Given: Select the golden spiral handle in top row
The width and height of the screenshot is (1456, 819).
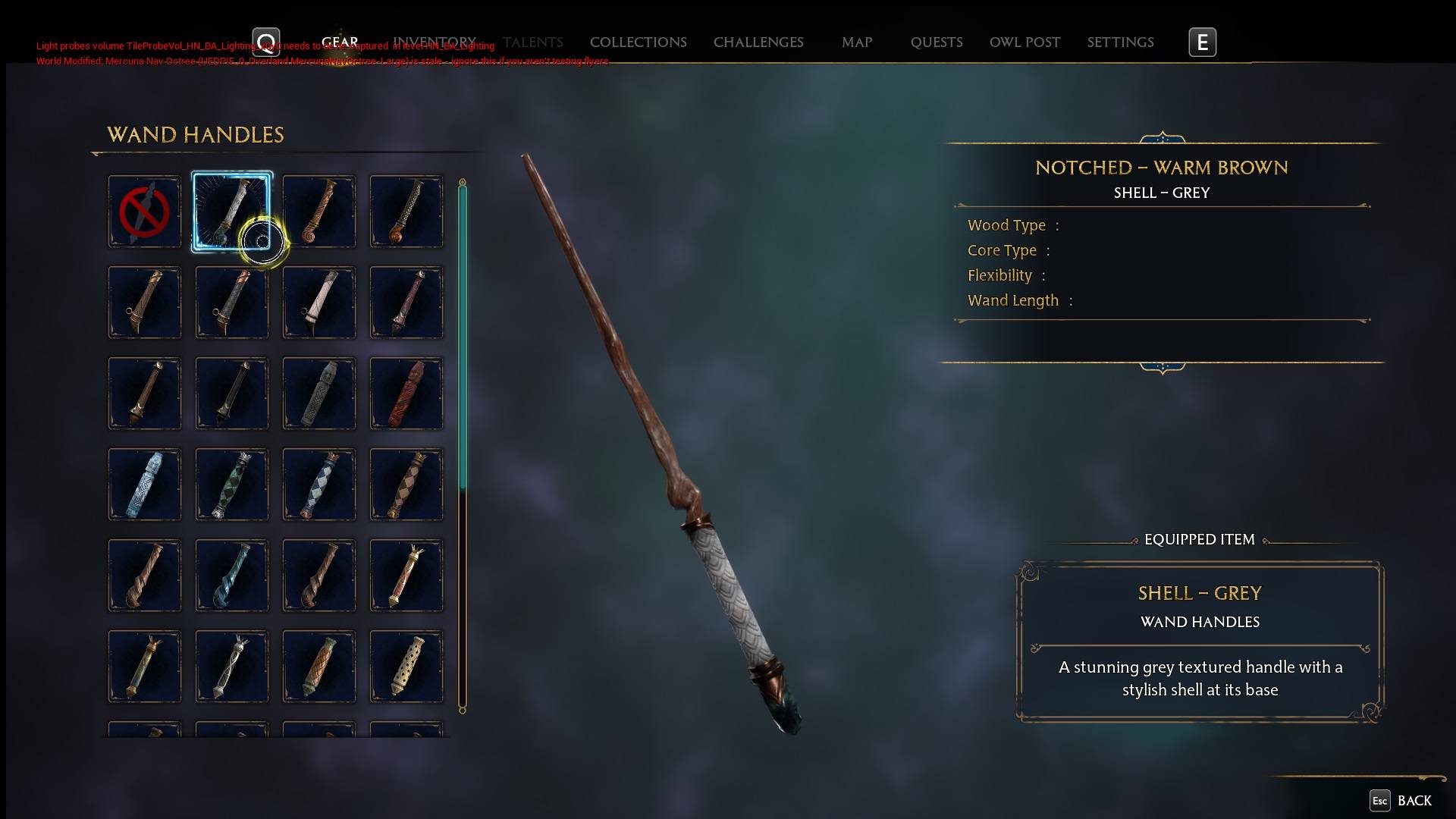Looking at the screenshot, I should click(x=319, y=211).
